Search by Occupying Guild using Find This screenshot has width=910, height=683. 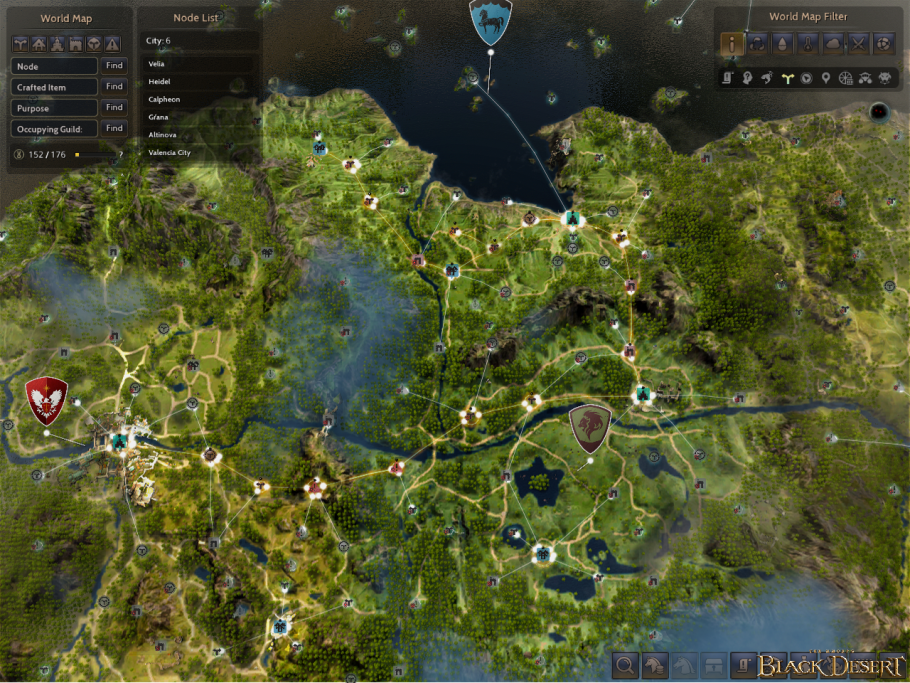pos(114,128)
